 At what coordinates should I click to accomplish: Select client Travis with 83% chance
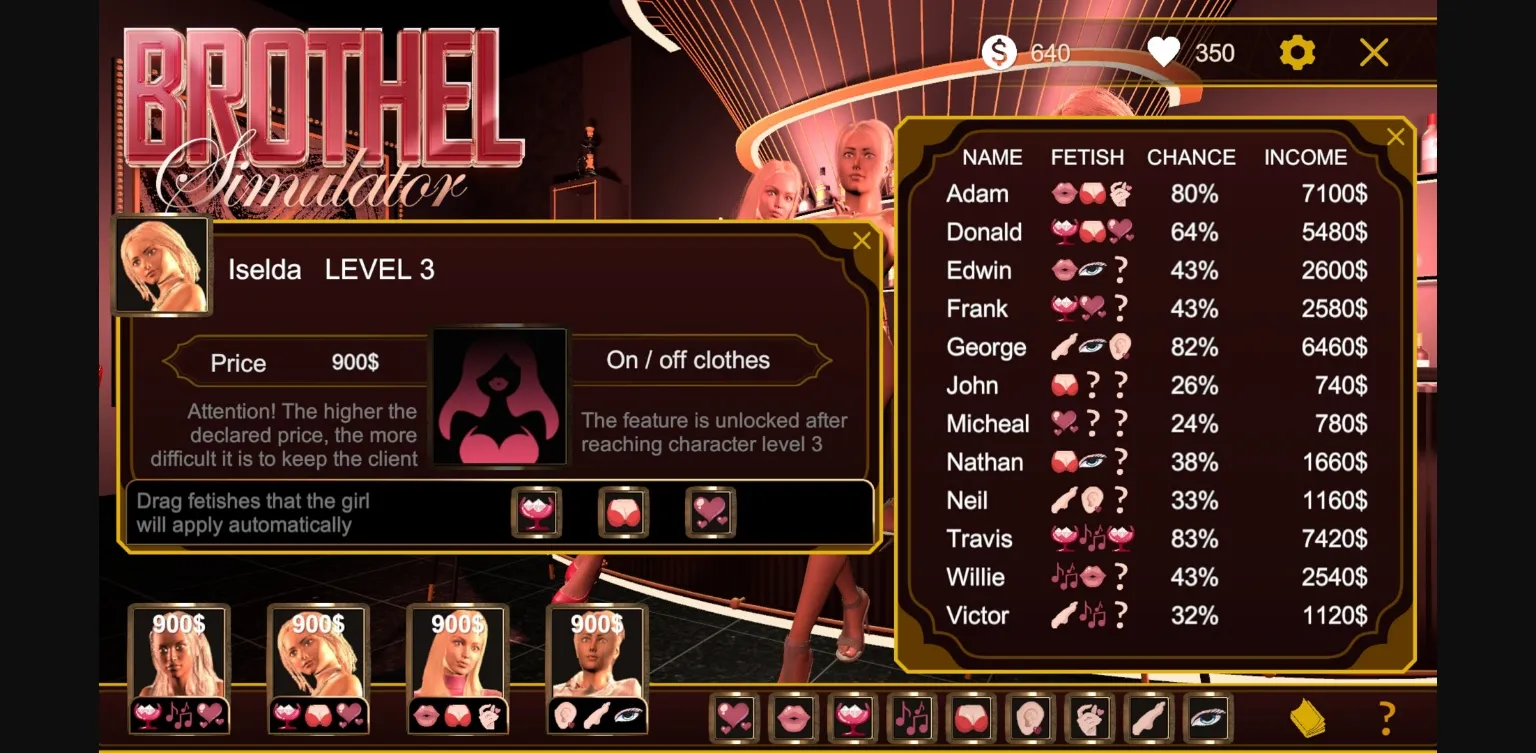click(979, 539)
